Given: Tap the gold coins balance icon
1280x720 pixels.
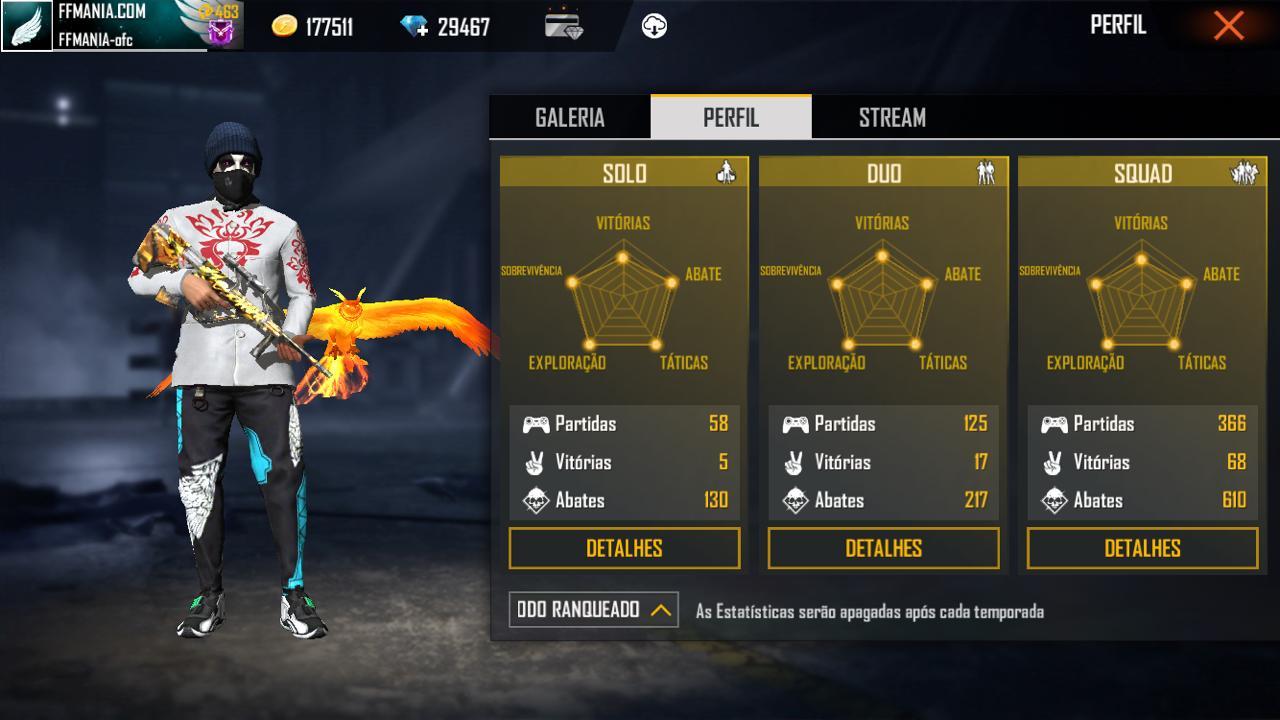Looking at the screenshot, I should (x=285, y=27).
